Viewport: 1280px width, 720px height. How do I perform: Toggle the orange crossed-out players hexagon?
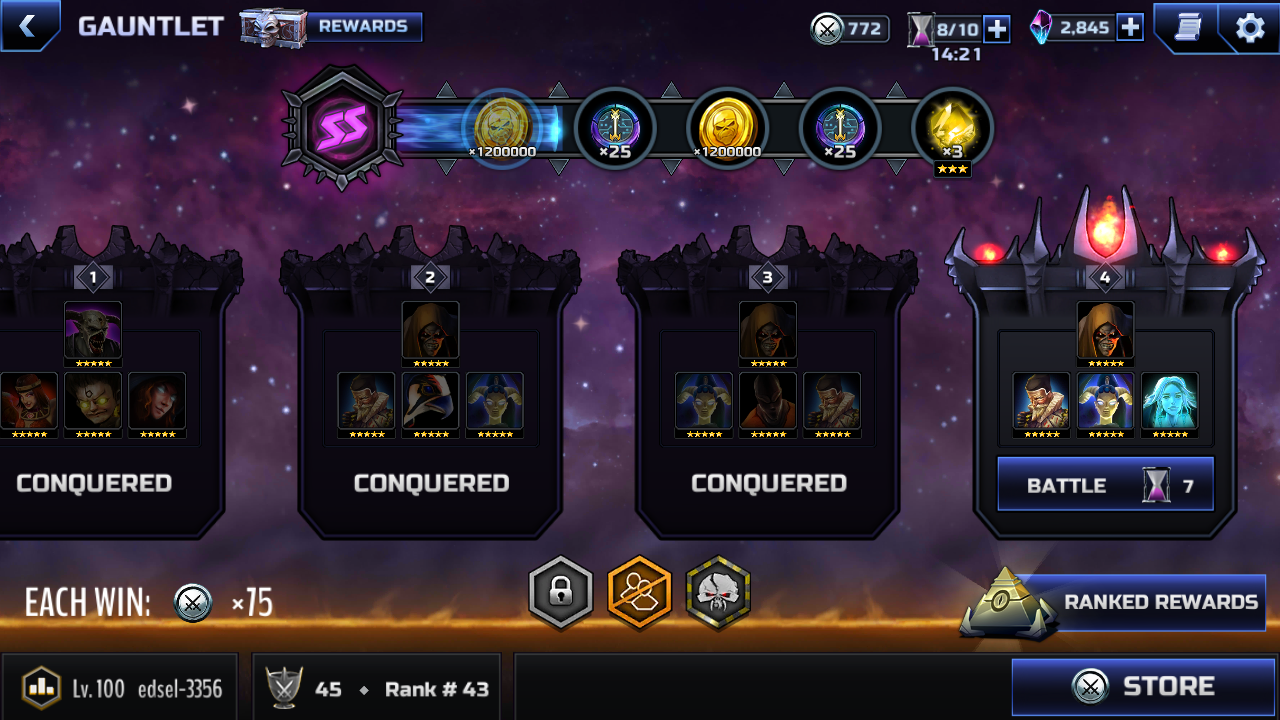pyautogui.click(x=639, y=593)
